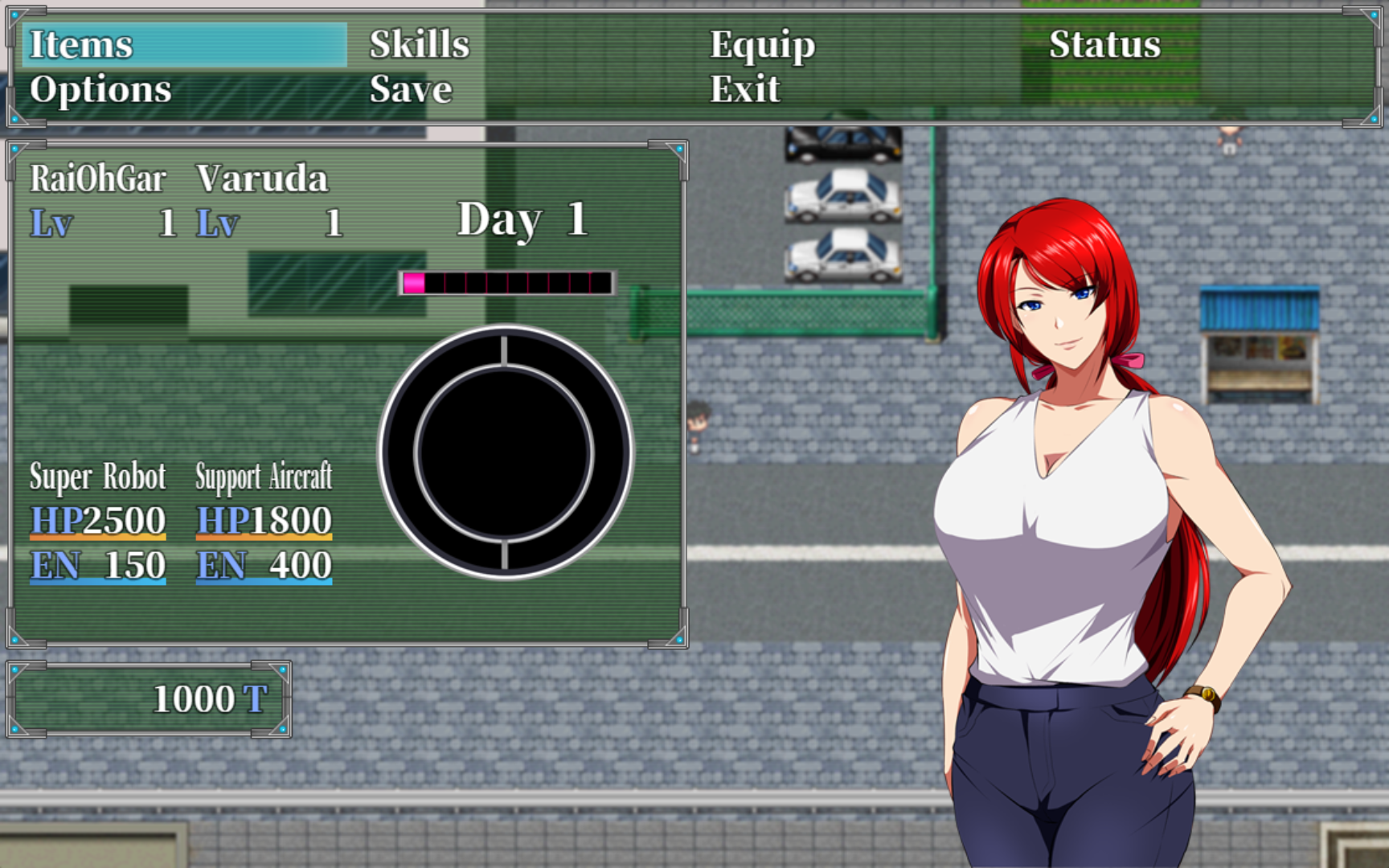Select the Varuda party member
Image resolution: width=1389 pixels, height=868 pixels.
pyautogui.click(x=262, y=179)
